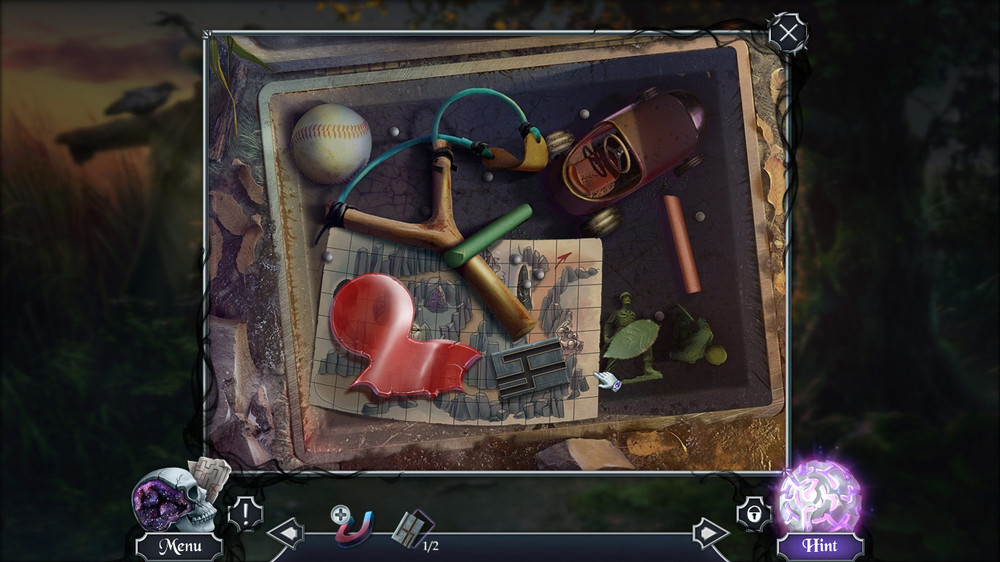
Task: Select the tile fragment inventory item
Action: coord(411,527)
